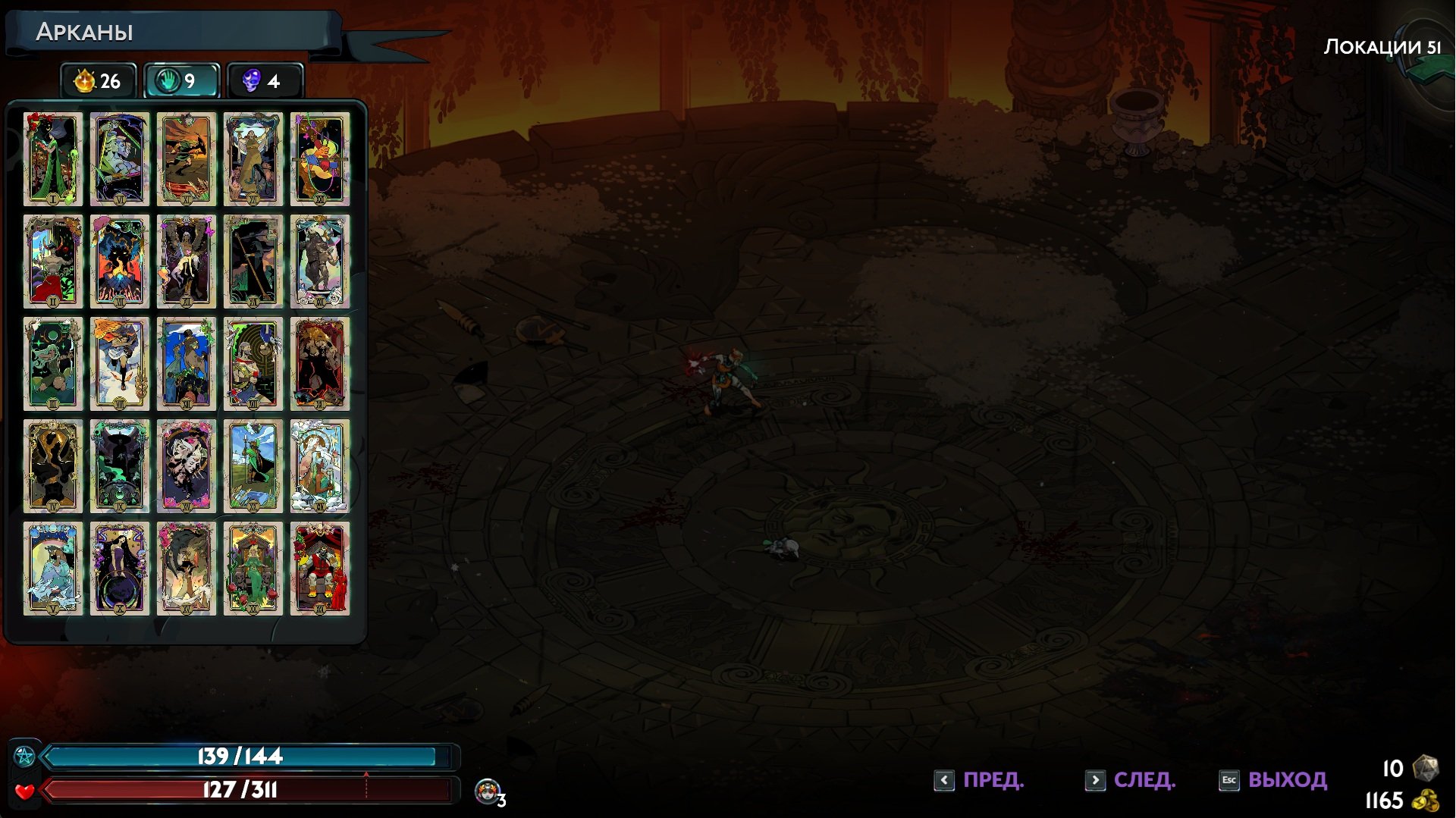Exit the Arcana screen via ВЫХОД
Image resolution: width=1456 pixels, height=818 pixels.
click(x=1273, y=780)
